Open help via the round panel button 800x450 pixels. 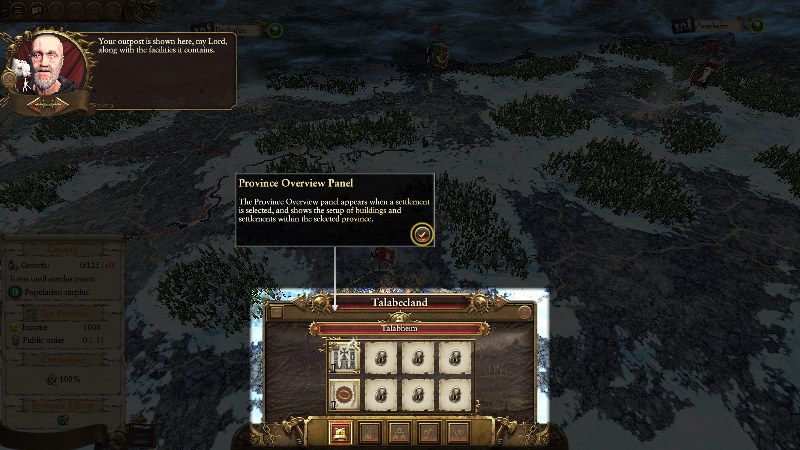[x=524, y=313]
